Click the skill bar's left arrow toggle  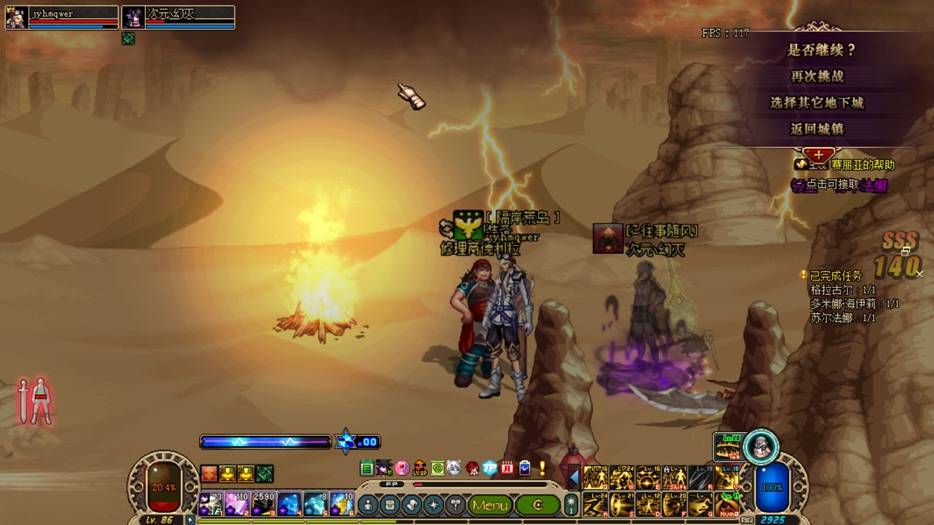pos(574,478)
